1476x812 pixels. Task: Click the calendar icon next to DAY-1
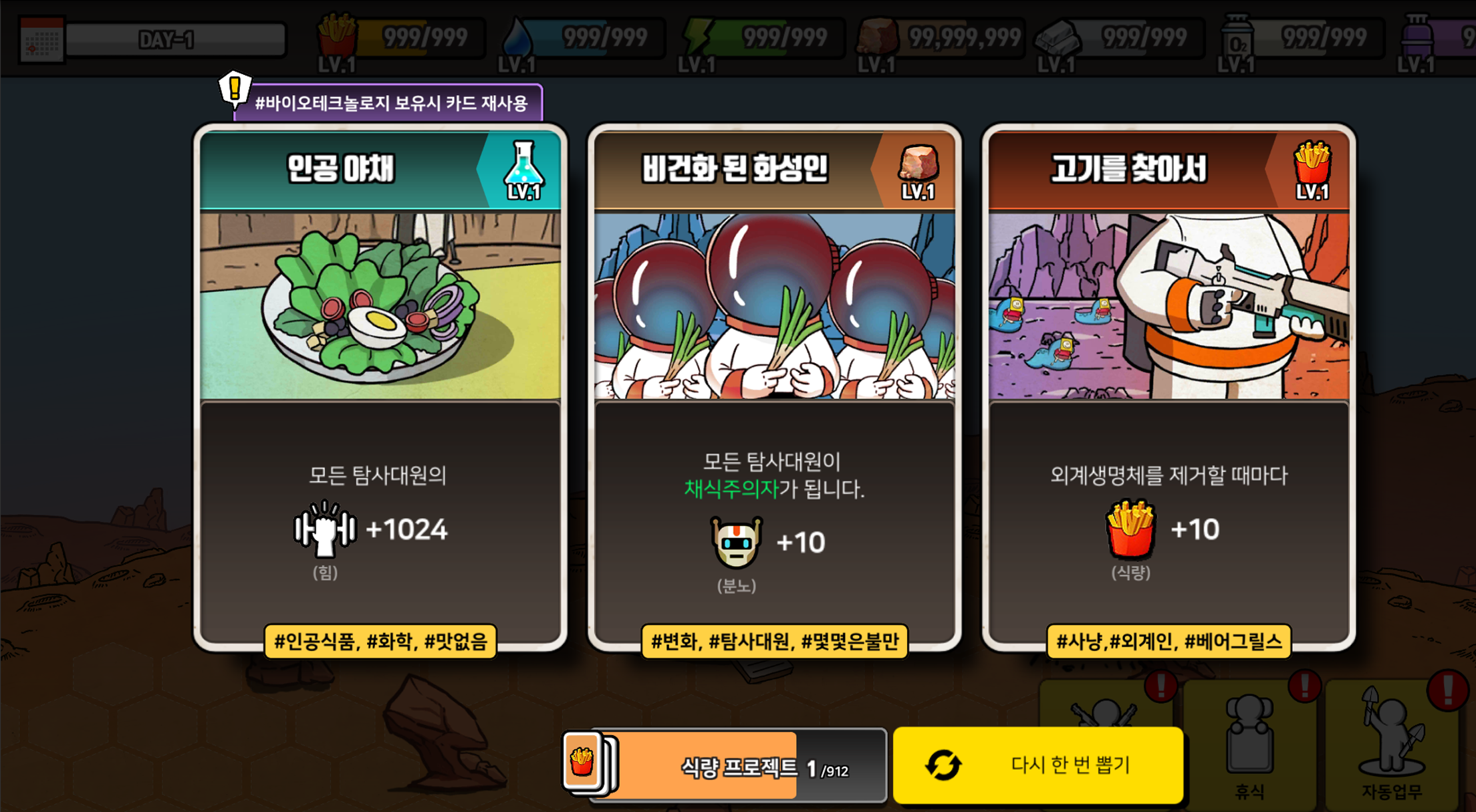coord(41,37)
